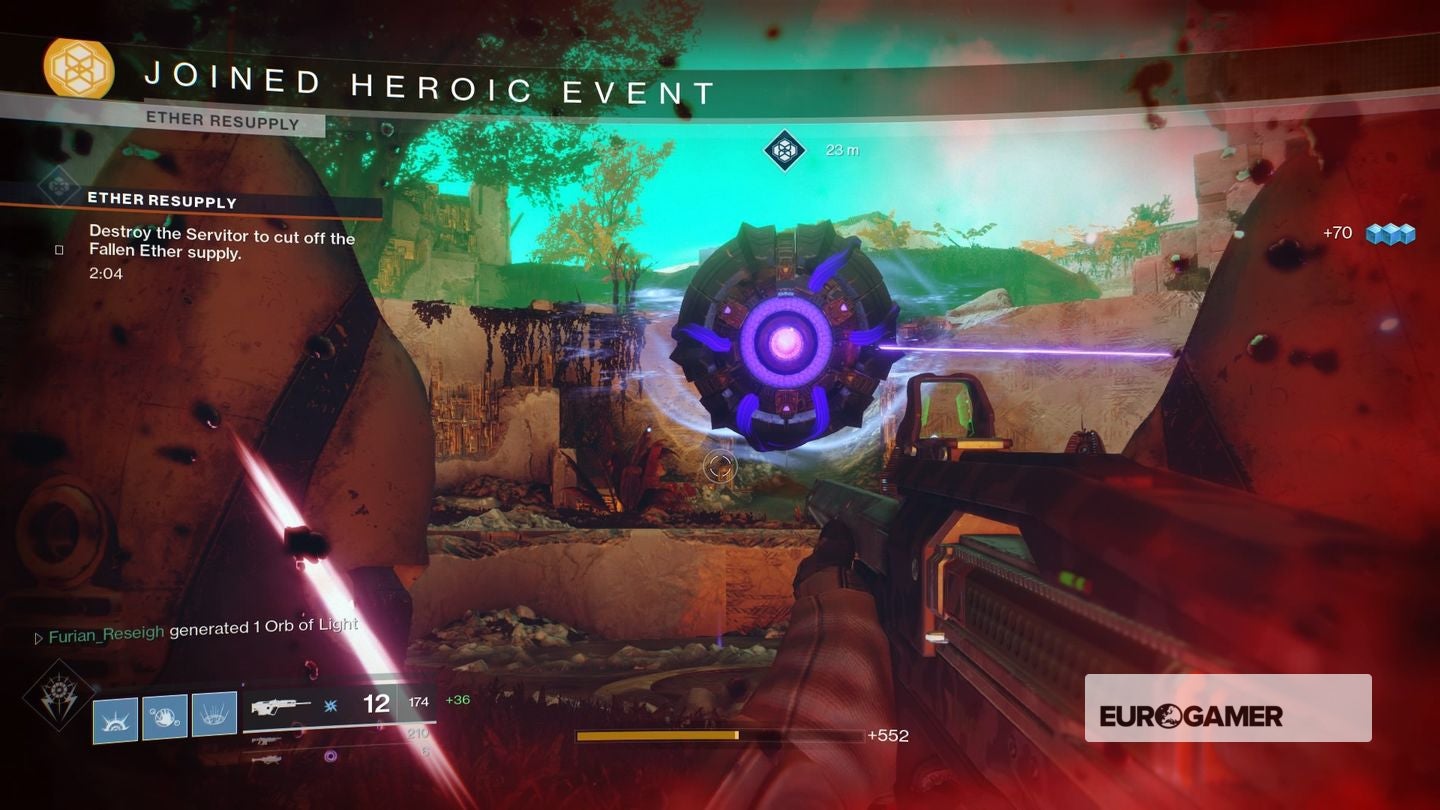Toggle the burn element symbol near ammo count

pyautogui.click(x=330, y=706)
